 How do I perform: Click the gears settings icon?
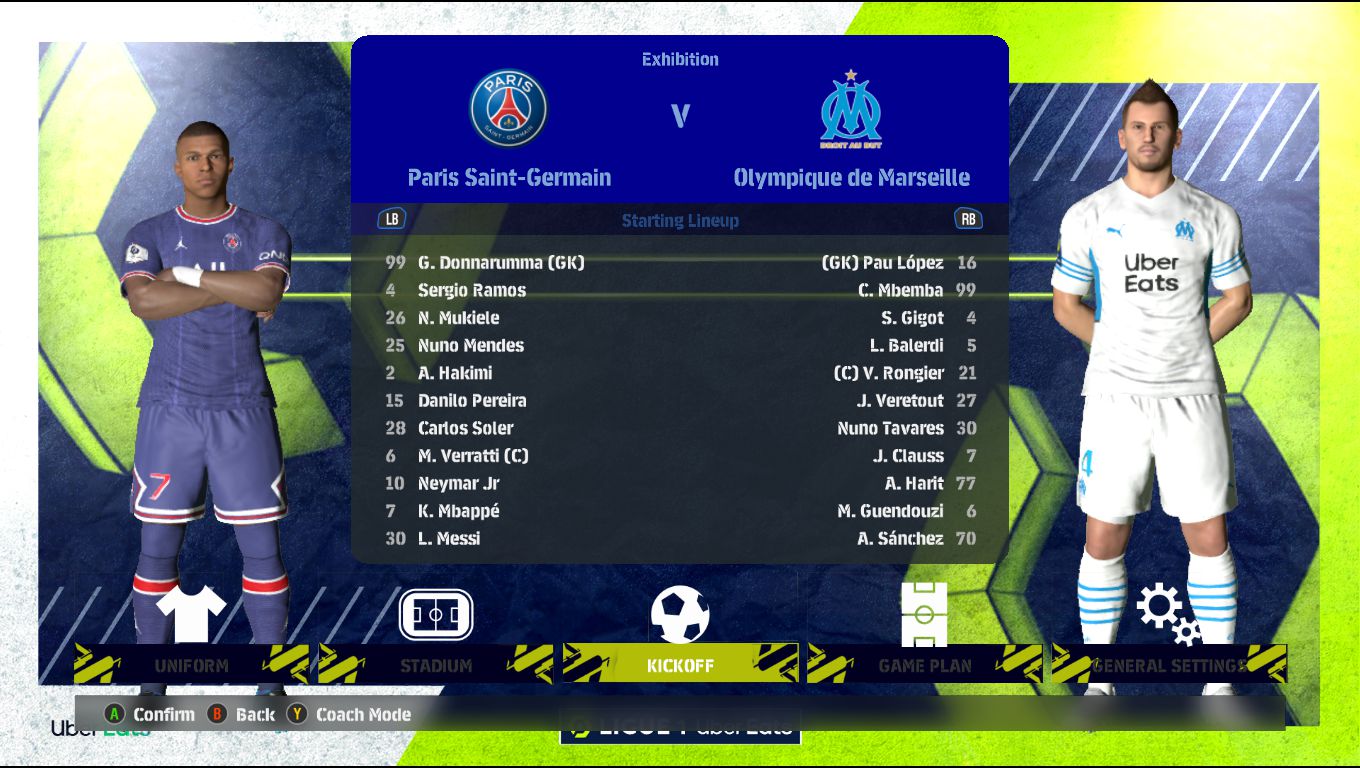tap(1168, 612)
